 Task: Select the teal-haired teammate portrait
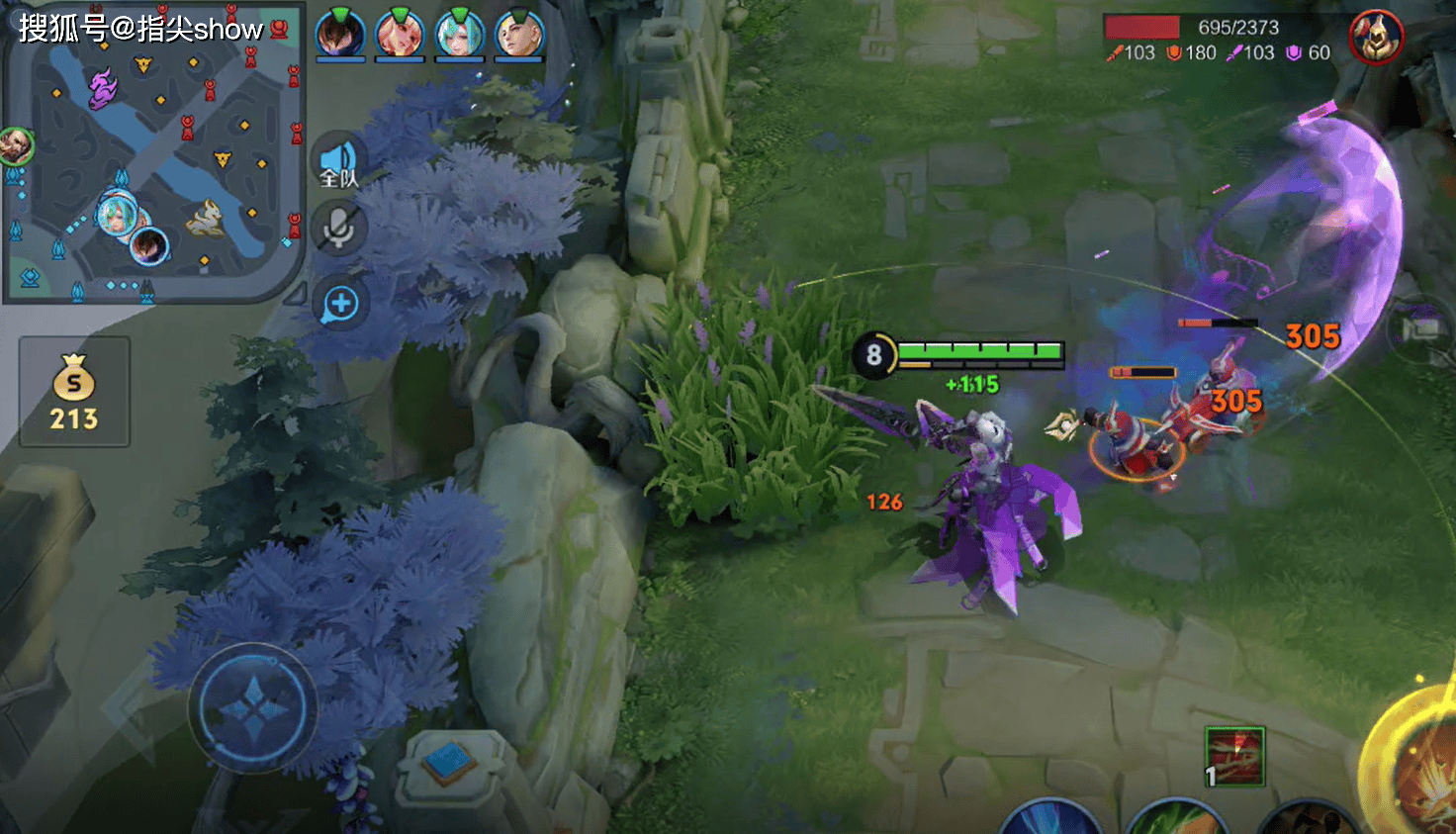pos(460,34)
